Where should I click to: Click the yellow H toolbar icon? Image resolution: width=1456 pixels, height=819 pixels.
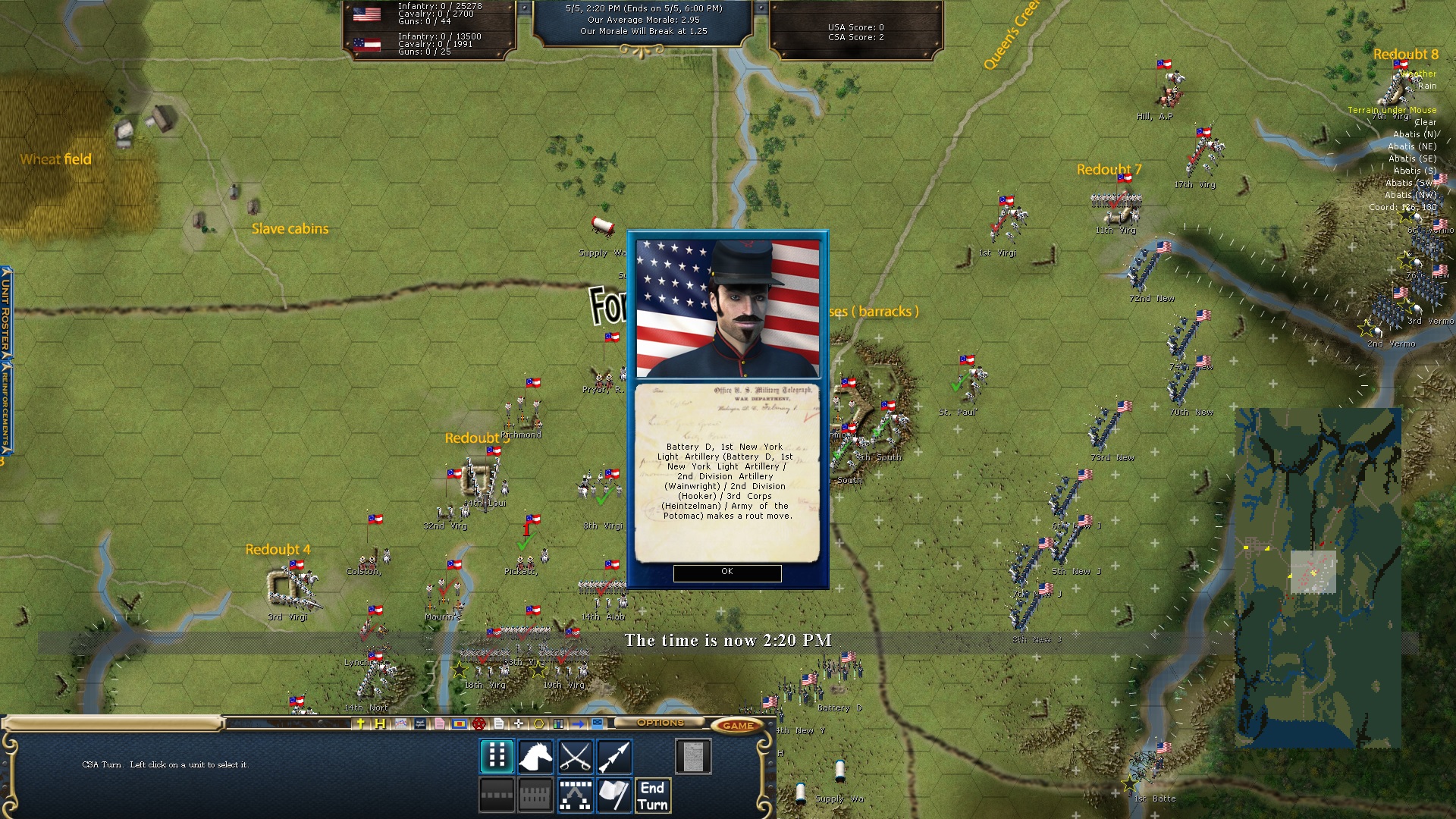pyautogui.click(x=380, y=723)
